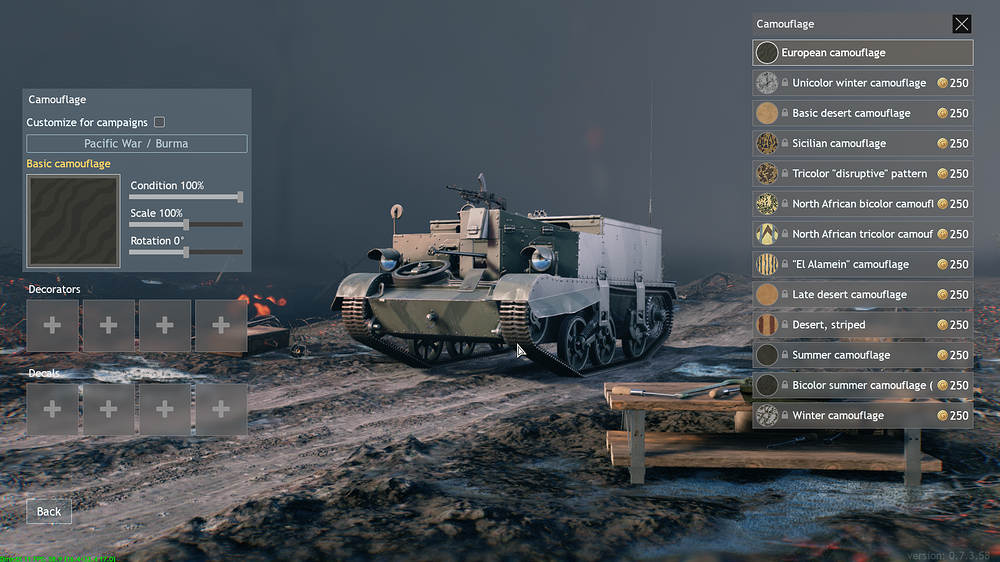Pick the last Winter camouflage entry
The width and height of the screenshot is (1000, 562).
coord(862,415)
